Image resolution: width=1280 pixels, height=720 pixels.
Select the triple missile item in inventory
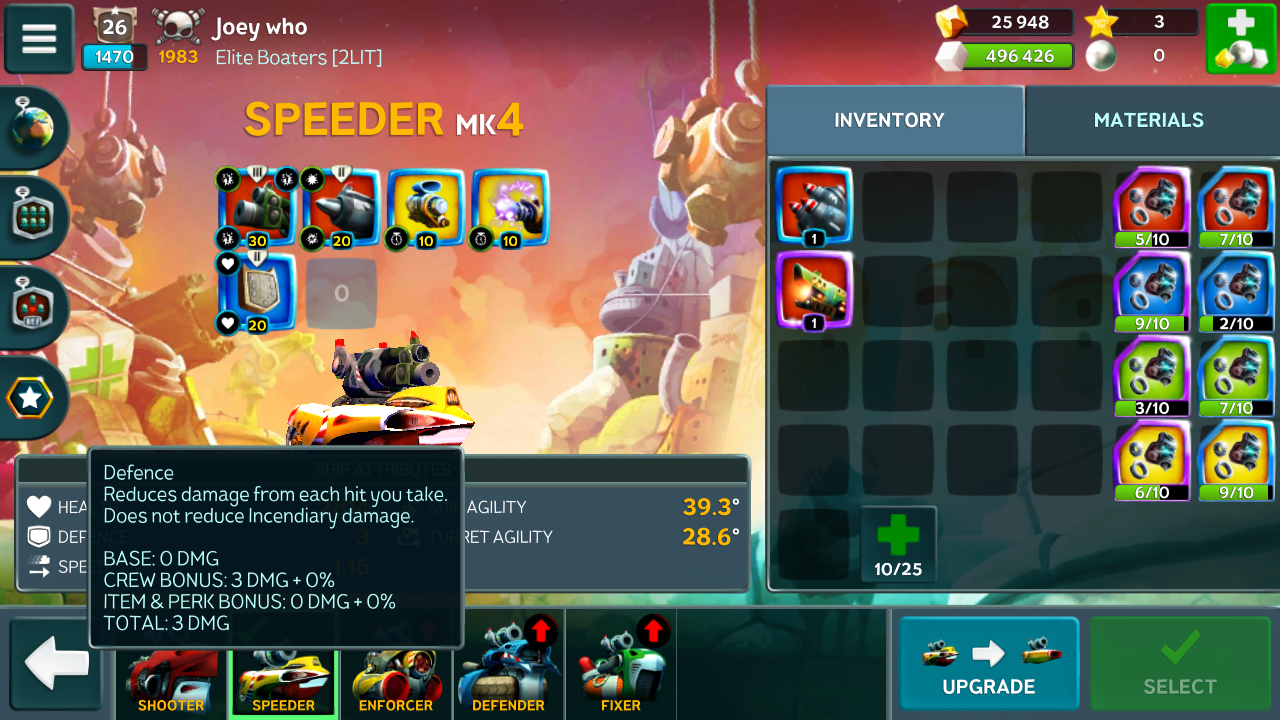pyautogui.click(x=814, y=206)
